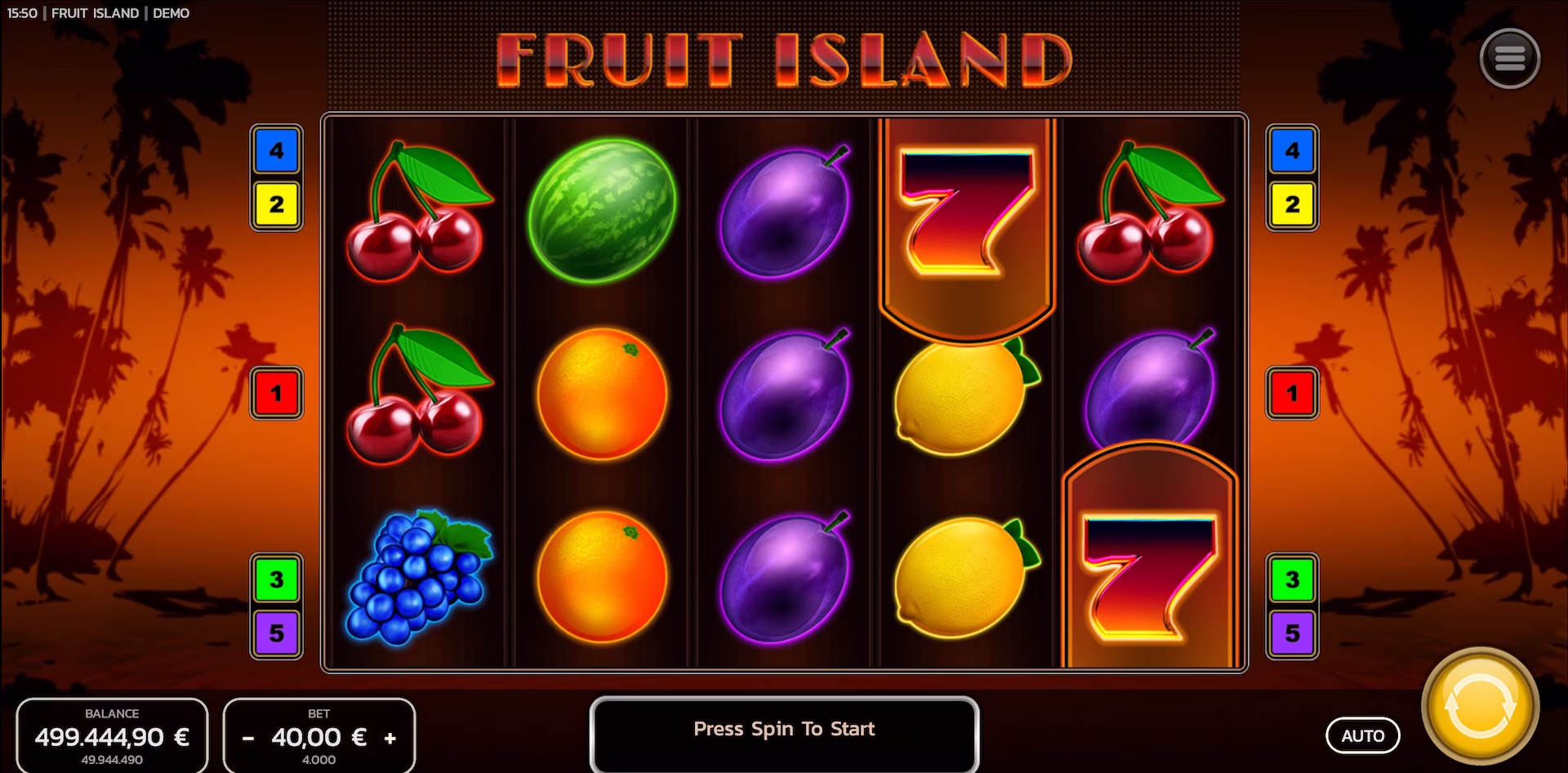Toggle payline 2 on the left side
The image size is (1568, 773).
pyautogui.click(x=275, y=203)
